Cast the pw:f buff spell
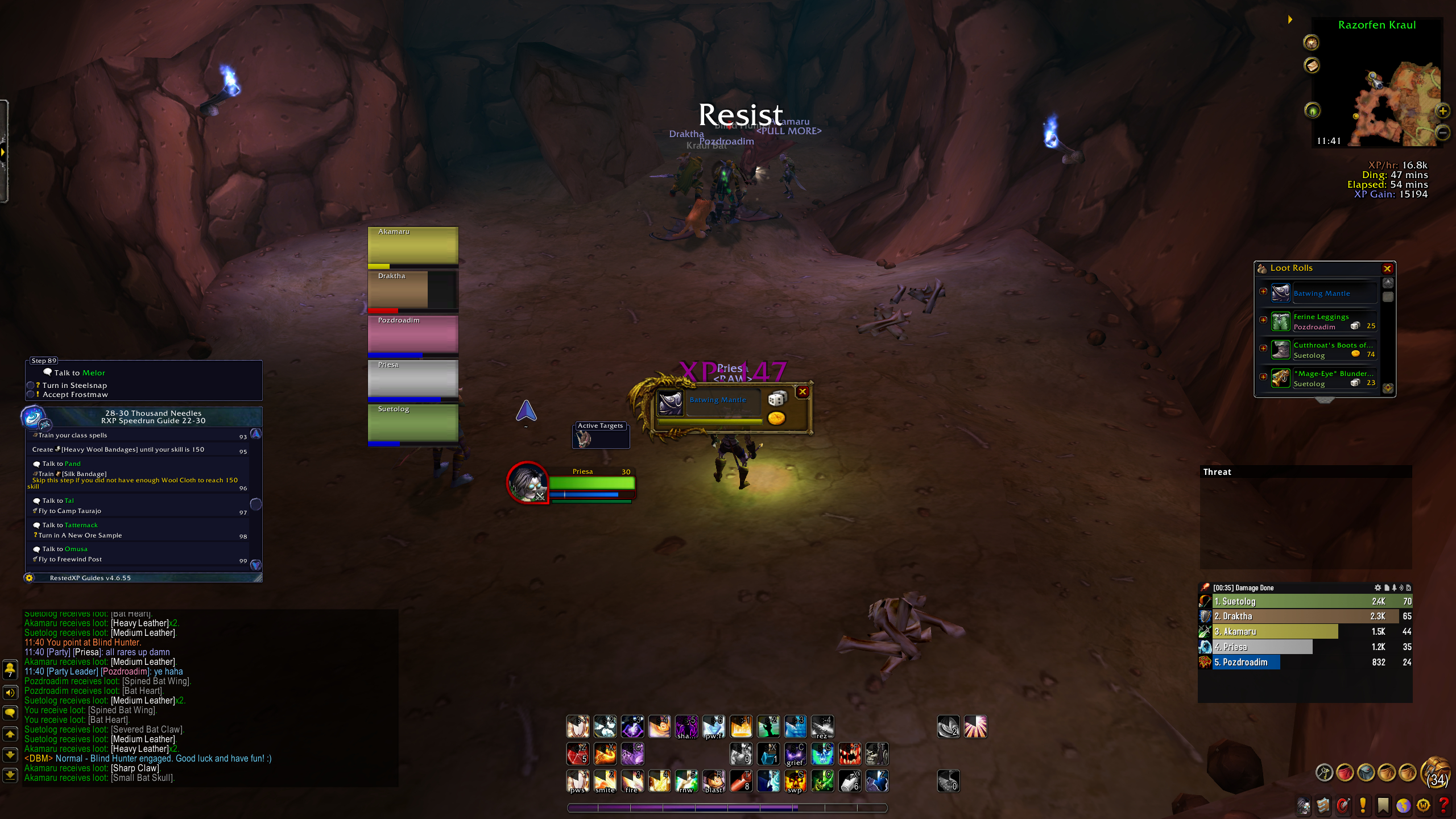The image size is (1456, 819). [x=714, y=727]
